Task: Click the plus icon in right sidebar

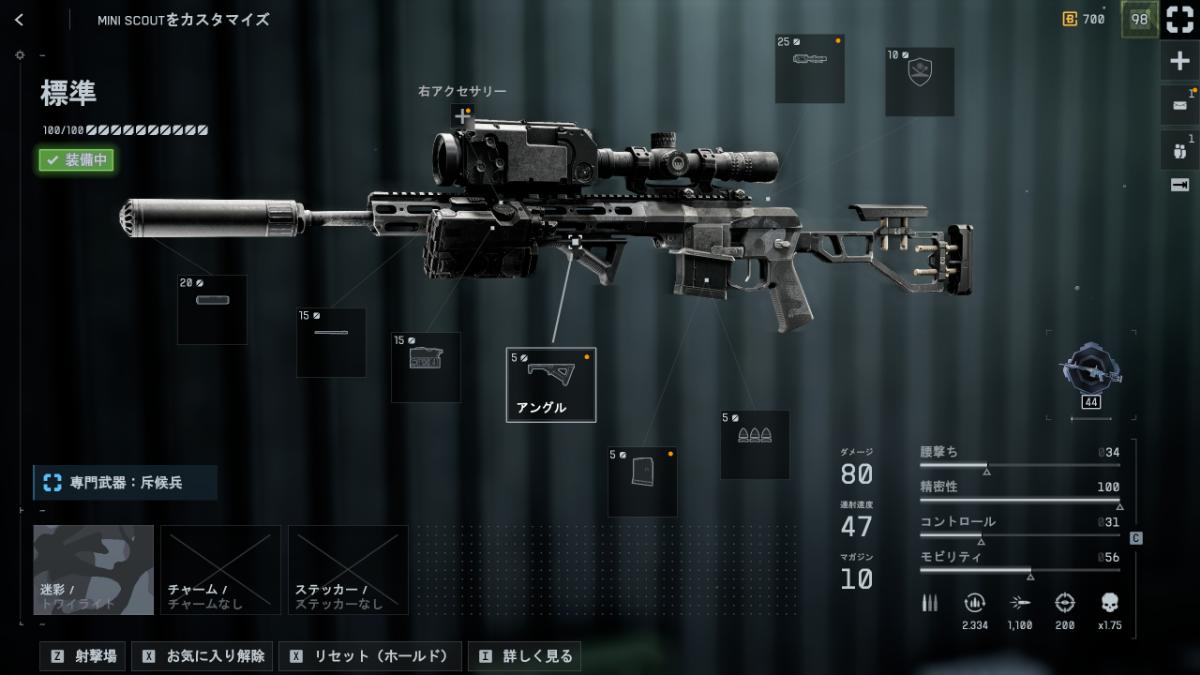Action: pos(1180,62)
